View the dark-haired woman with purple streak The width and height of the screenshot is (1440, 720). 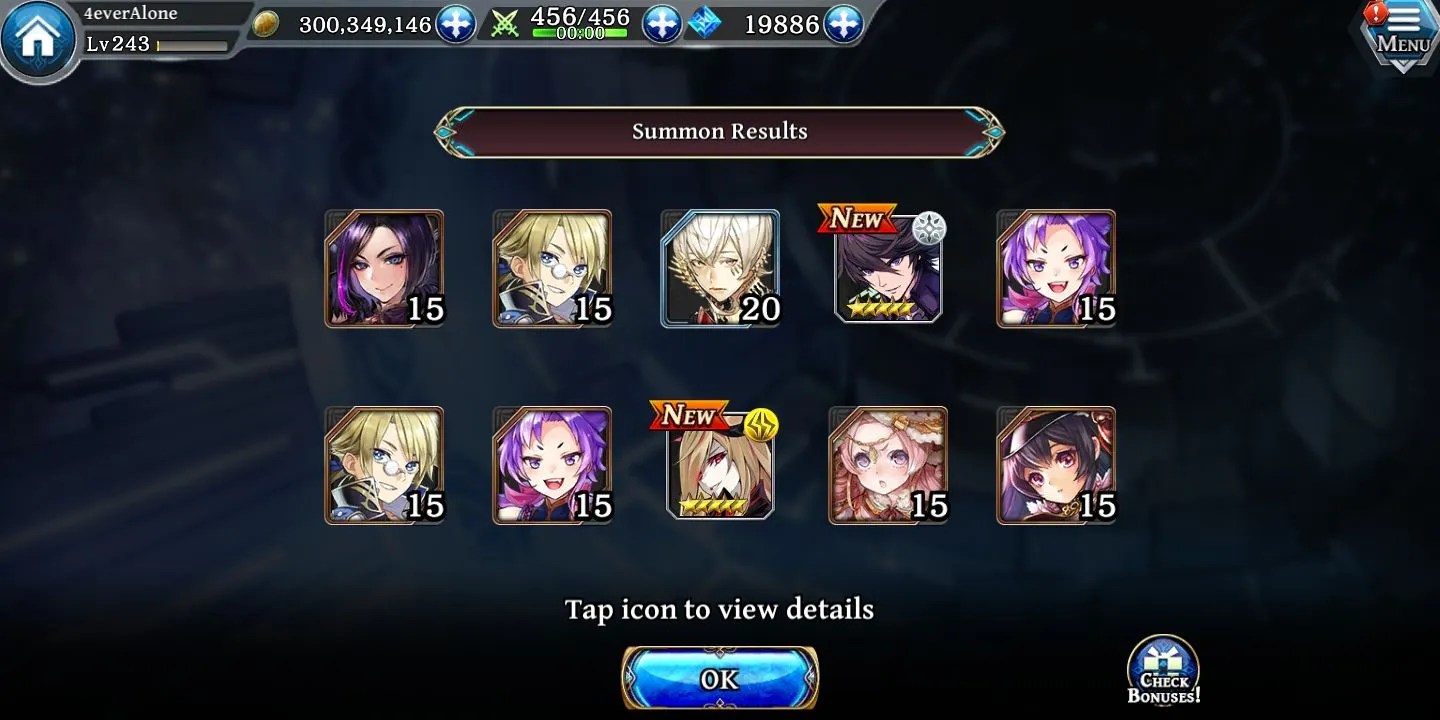384,268
